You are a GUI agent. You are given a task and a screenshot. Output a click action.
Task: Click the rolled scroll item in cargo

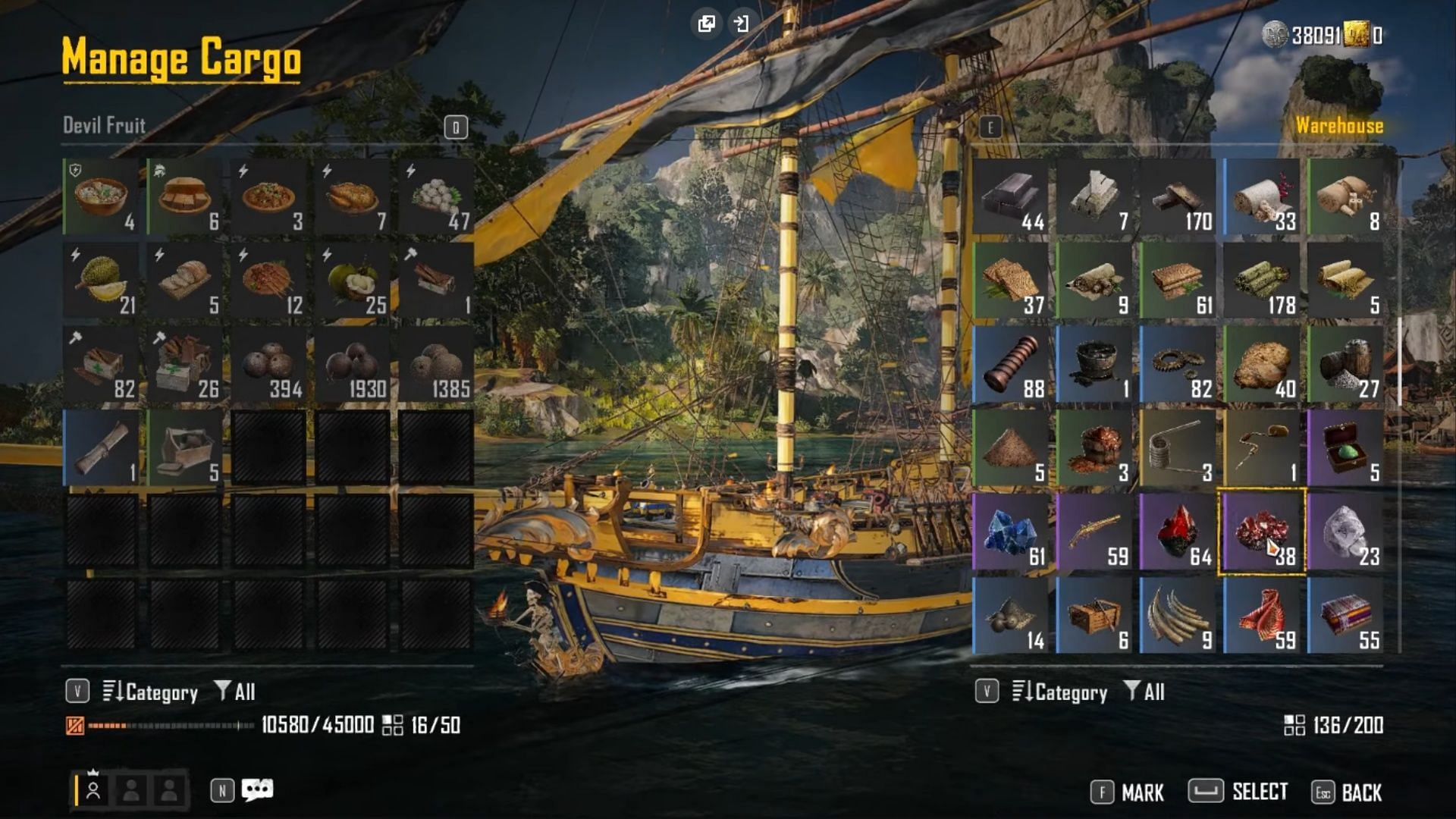[102, 448]
